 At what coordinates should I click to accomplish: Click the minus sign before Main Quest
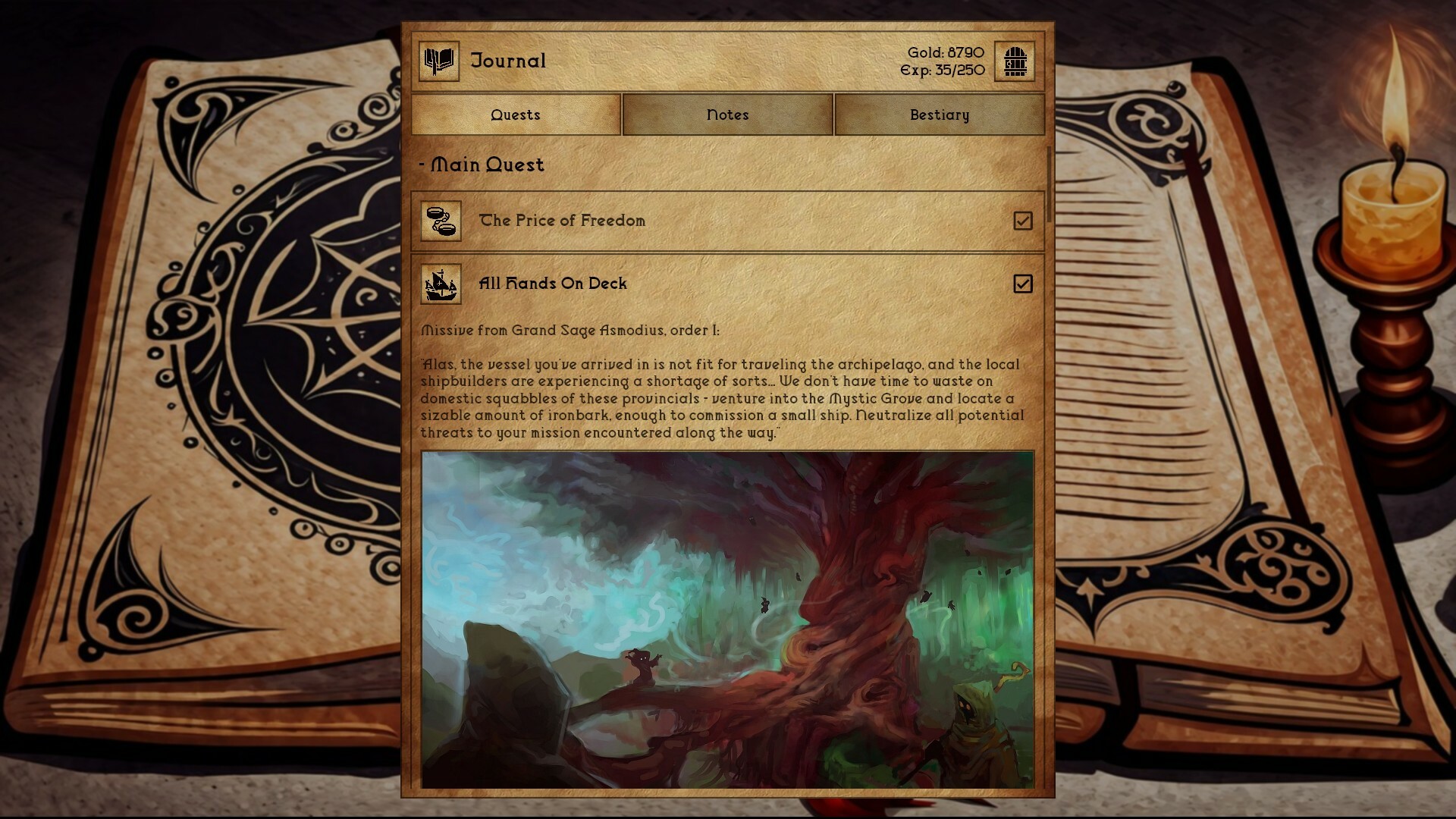click(x=422, y=165)
